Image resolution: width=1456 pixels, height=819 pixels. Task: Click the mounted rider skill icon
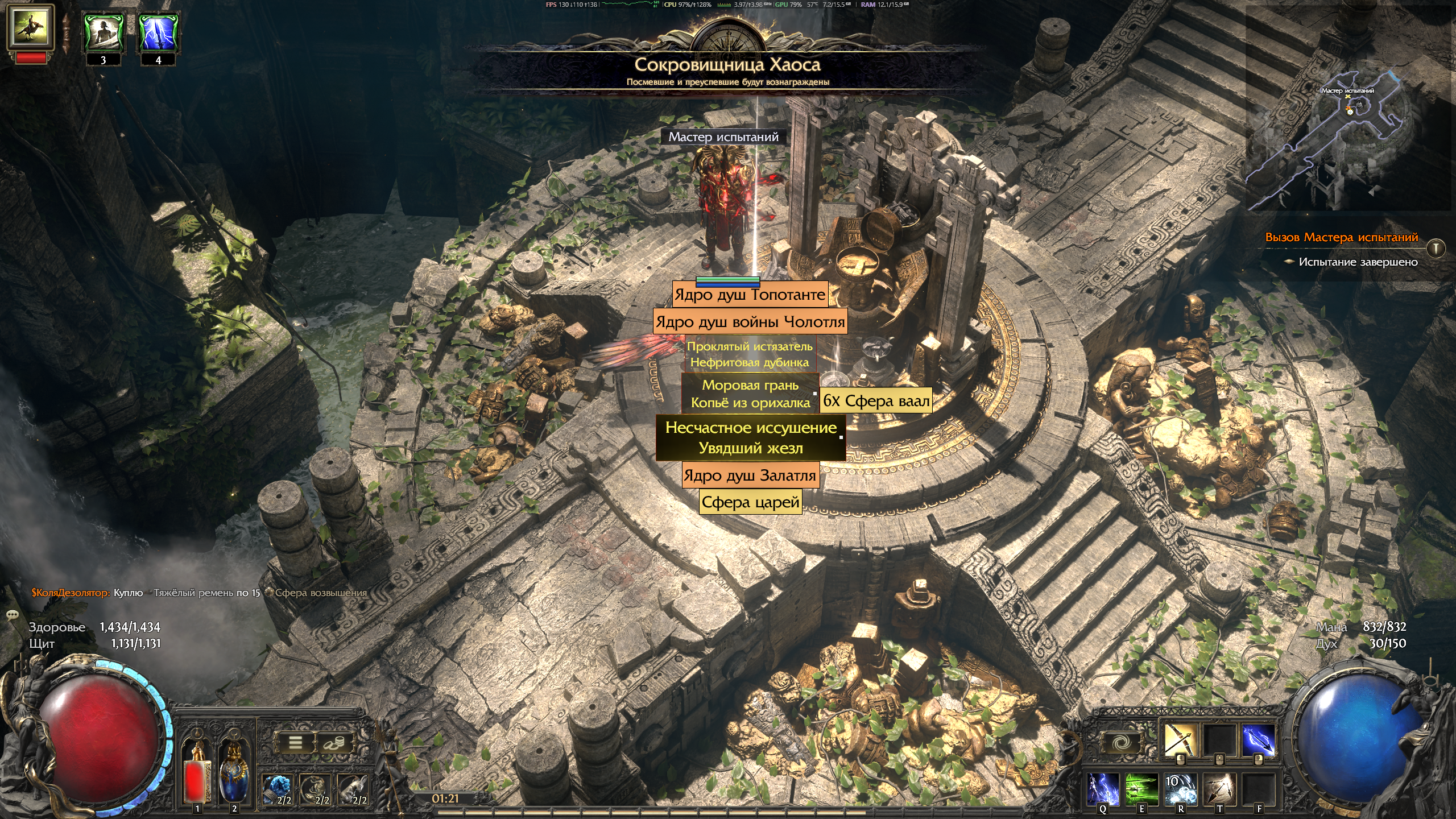(x=31, y=27)
